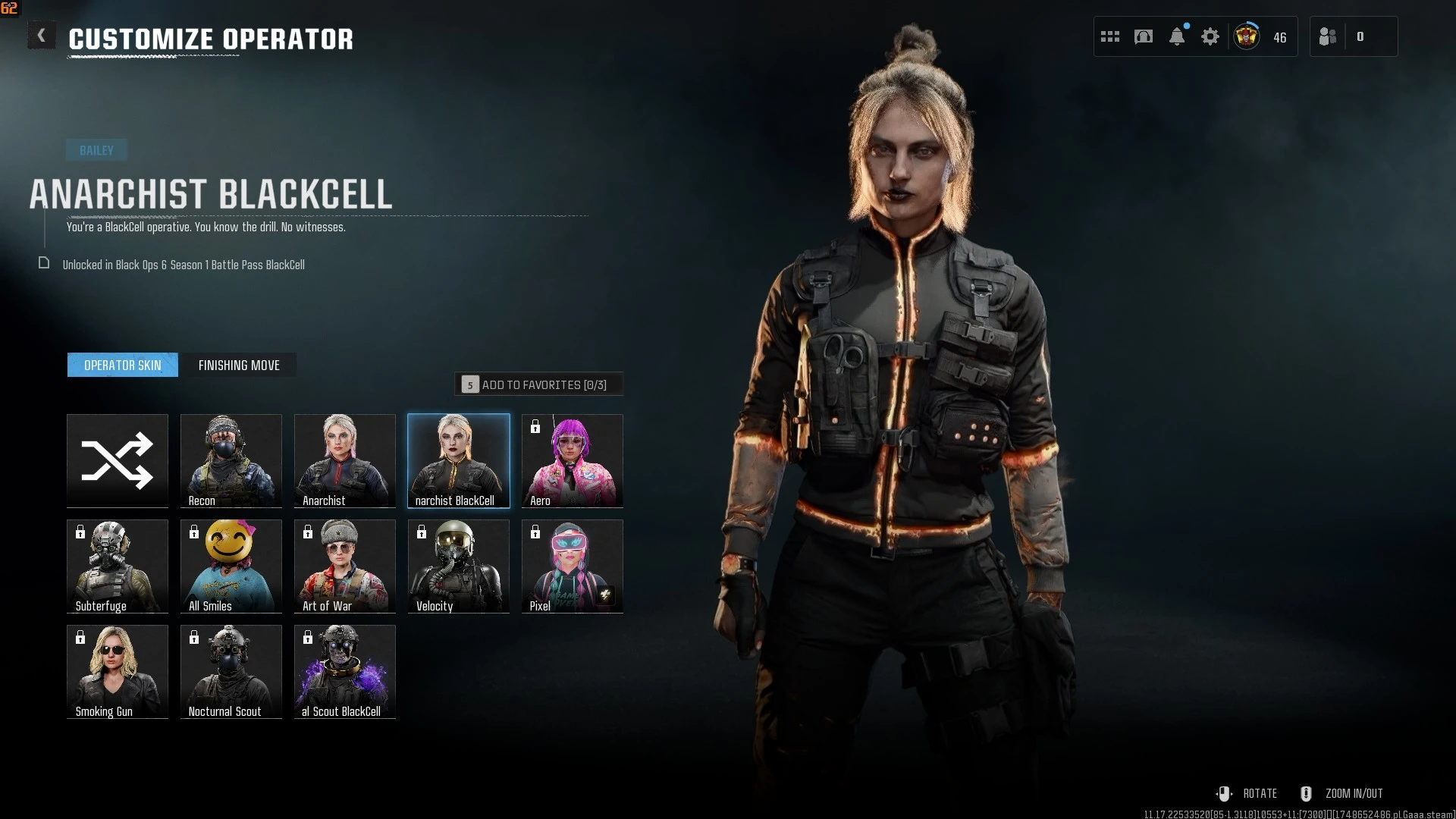Image resolution: width=1456 pixels, height=819 pixels.
Task: Preview the locked Aero skin
Action: coord(573,460)
